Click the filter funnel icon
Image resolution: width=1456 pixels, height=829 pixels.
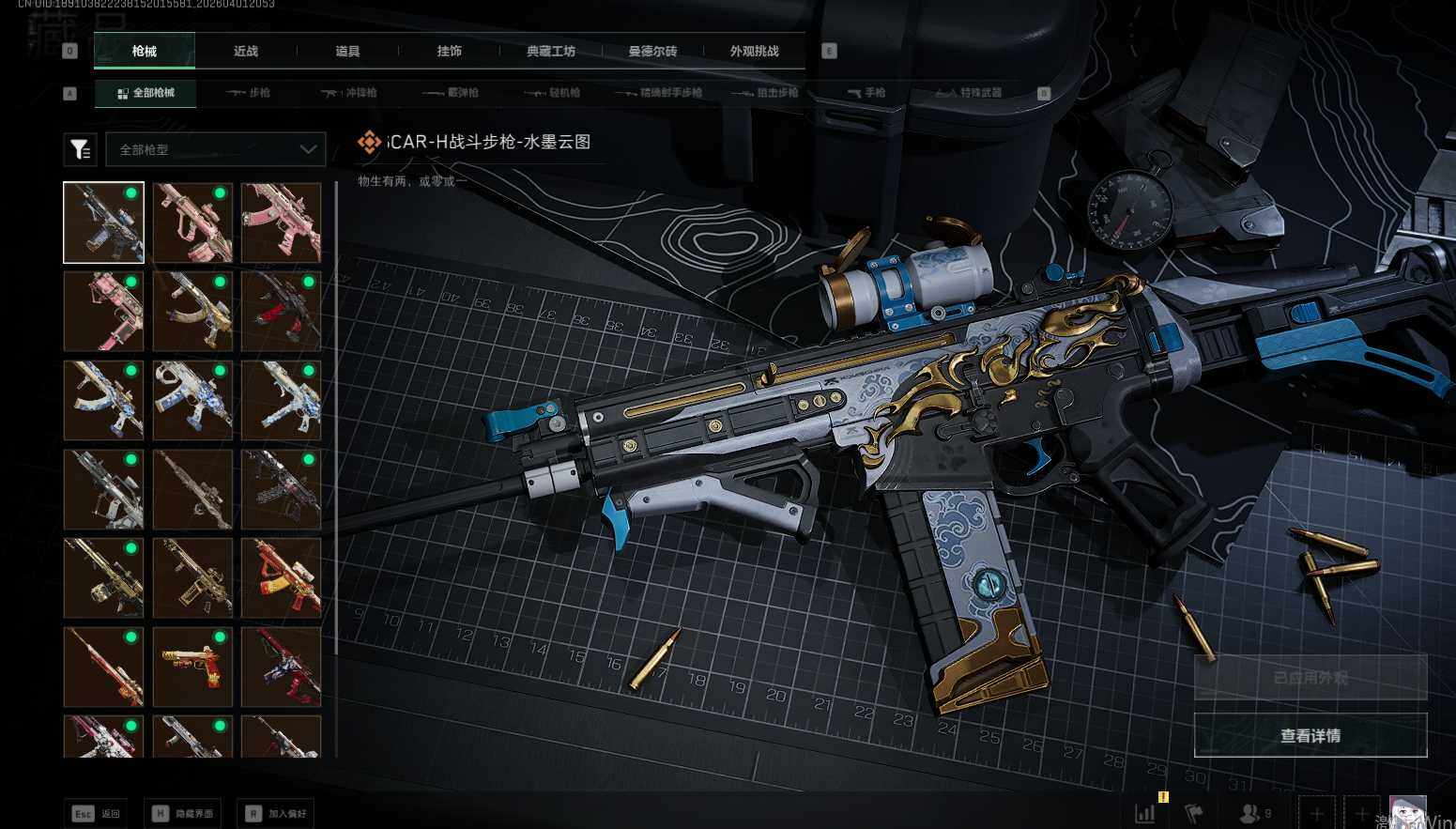click(80, 149)
